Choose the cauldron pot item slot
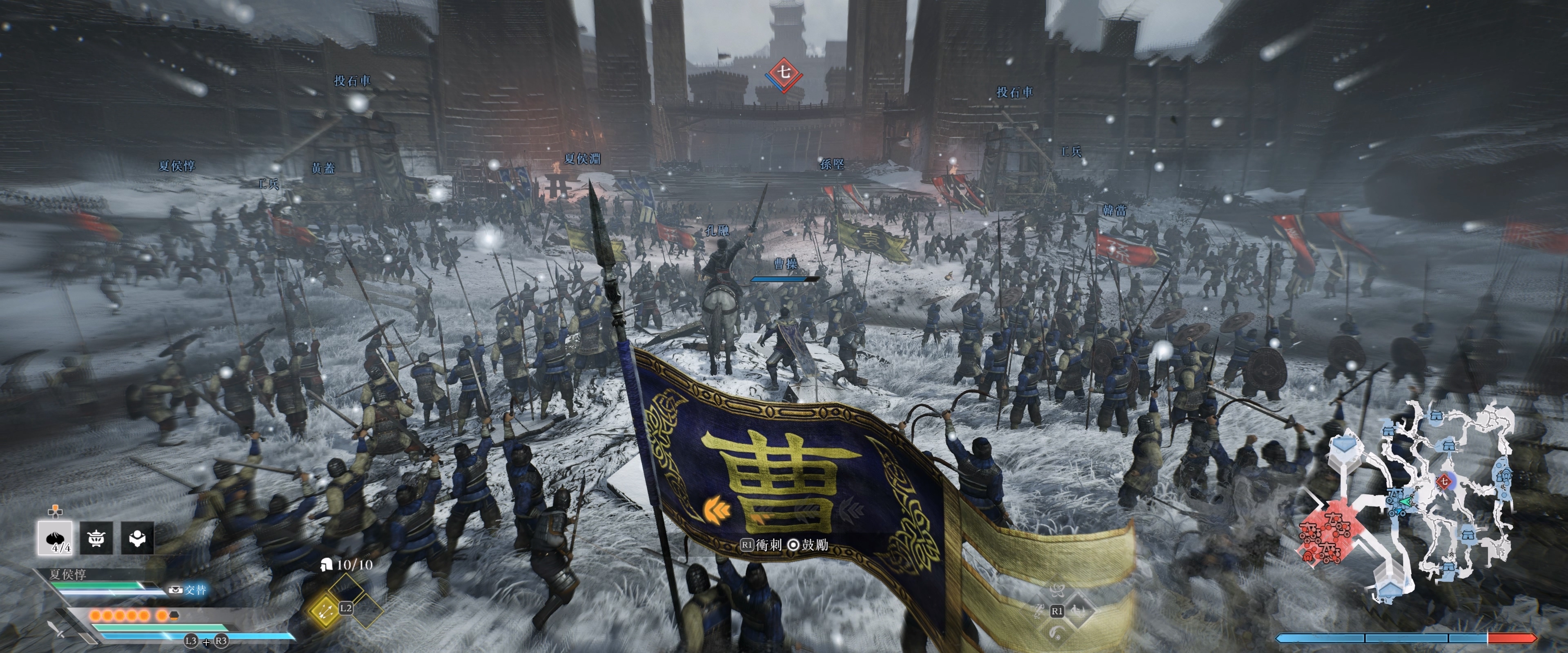Image resolution: width=1568 pixels, height=653 pixels. 96,538
